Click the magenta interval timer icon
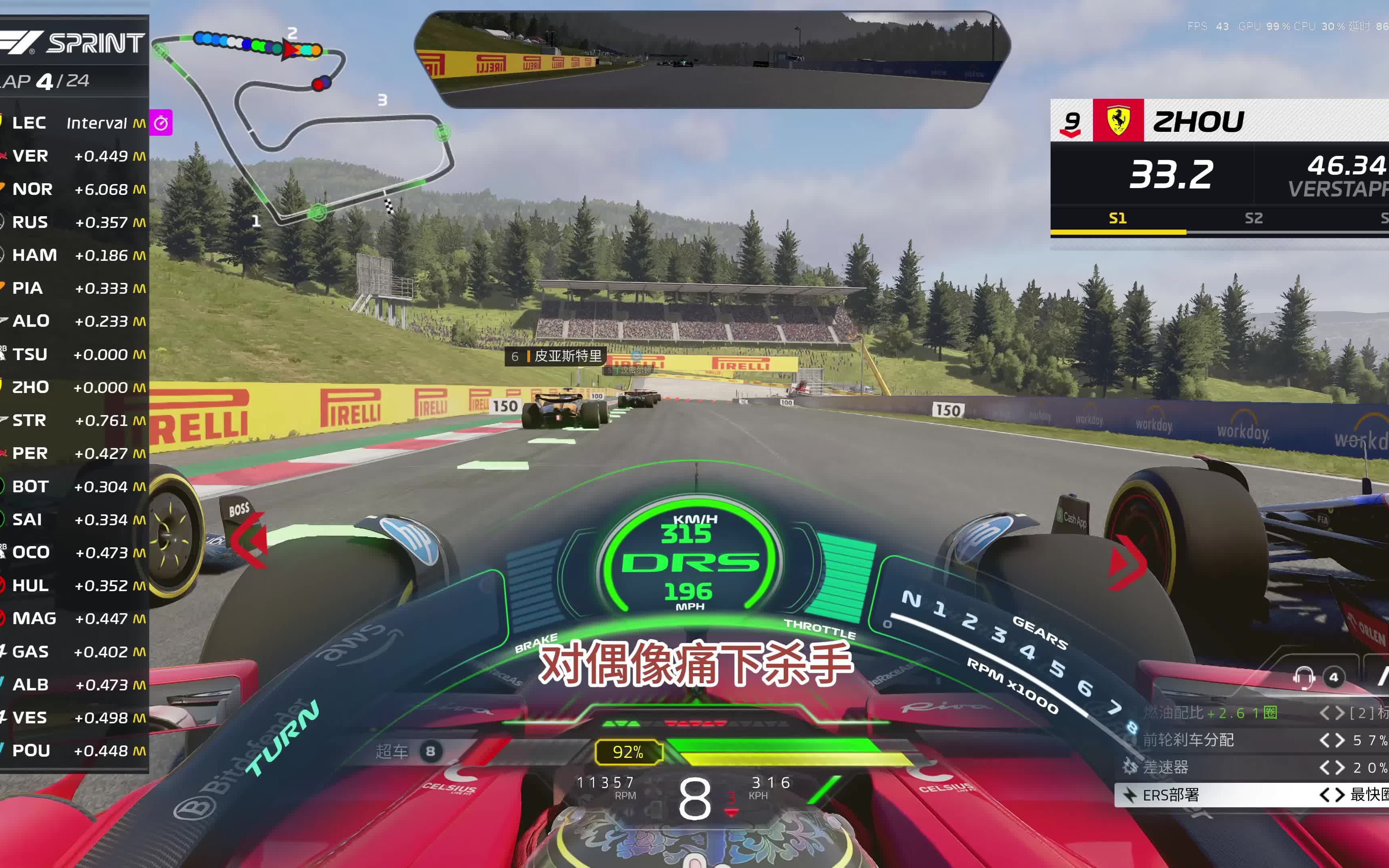Screen dimensions: 1389x868 coord(161,123)
